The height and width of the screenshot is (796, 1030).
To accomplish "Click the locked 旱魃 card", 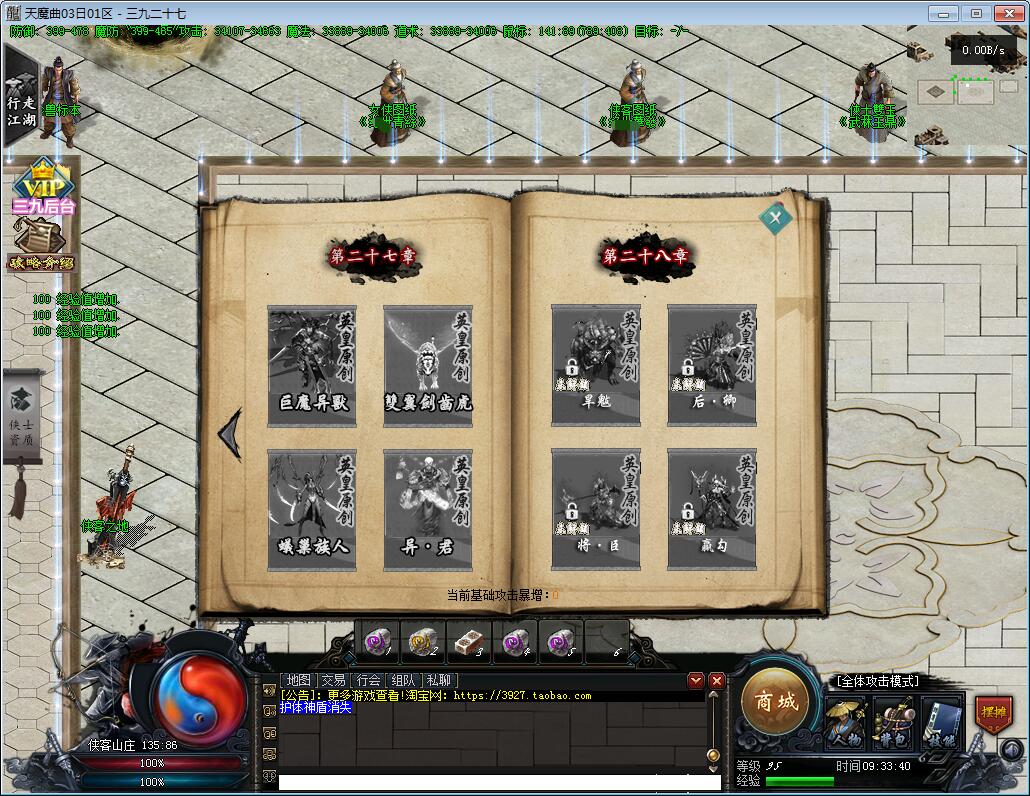I will tap(596, 365).
